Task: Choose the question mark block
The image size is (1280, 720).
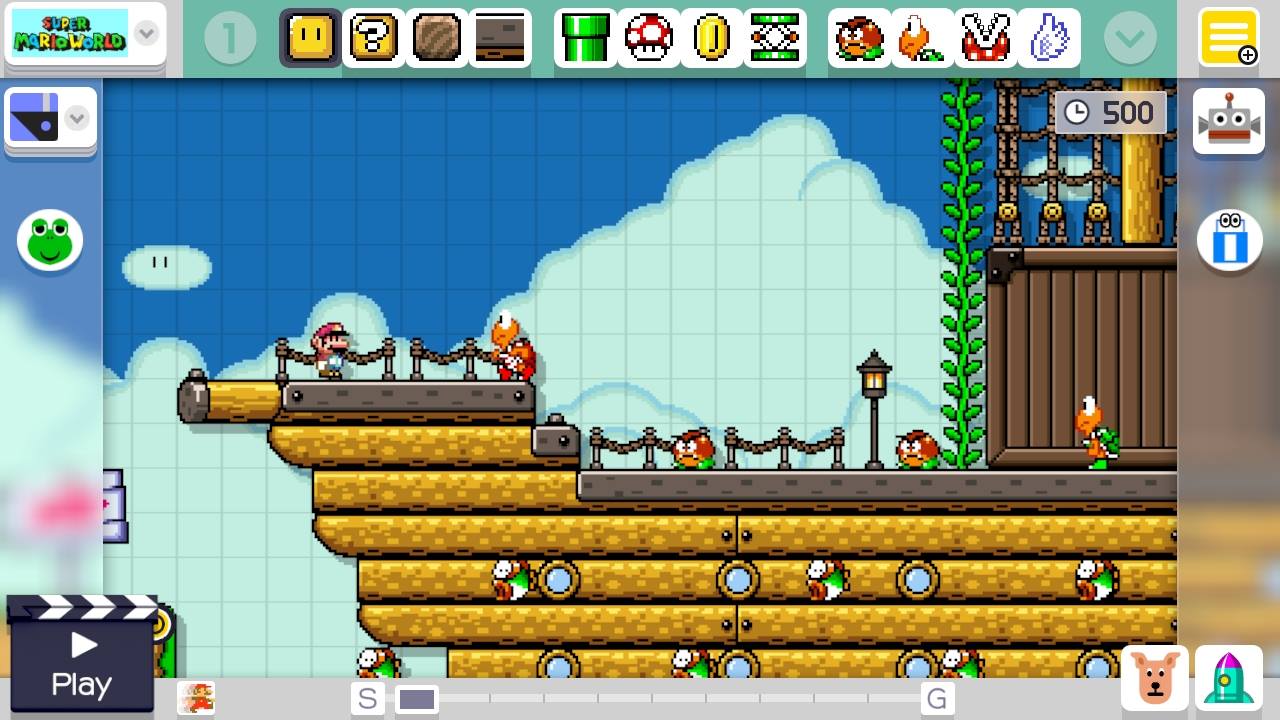Action: (x=374, y=38)
